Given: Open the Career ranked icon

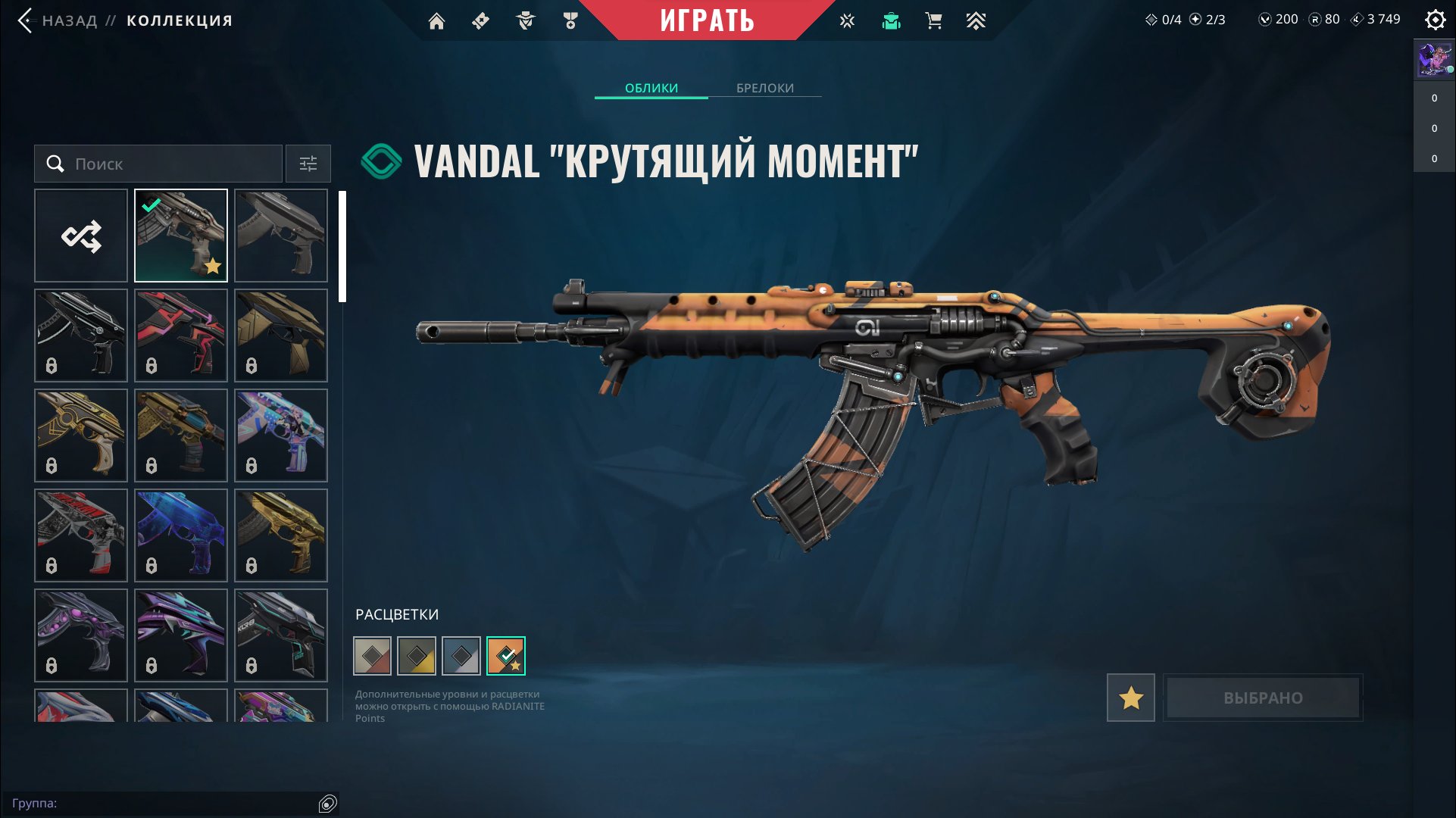Looking at the screenshot, I should (x=976, y=20).
